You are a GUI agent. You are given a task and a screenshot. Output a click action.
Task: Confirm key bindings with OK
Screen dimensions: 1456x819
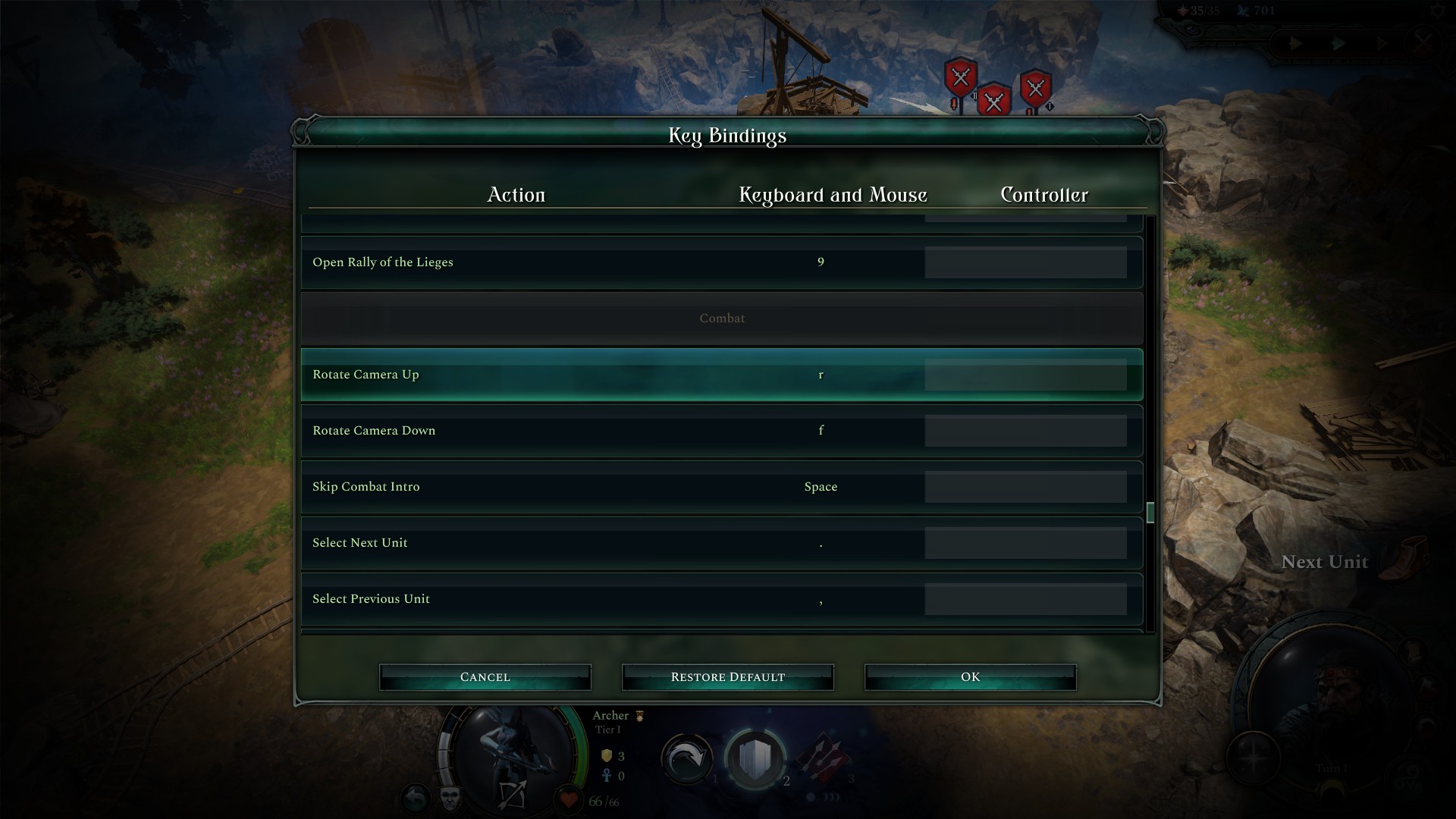970,676
